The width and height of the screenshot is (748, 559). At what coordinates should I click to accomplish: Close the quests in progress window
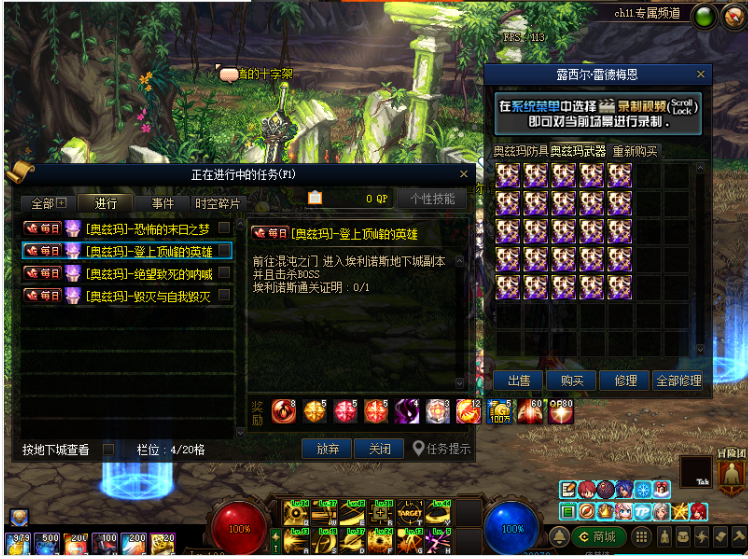pos(463,174)
